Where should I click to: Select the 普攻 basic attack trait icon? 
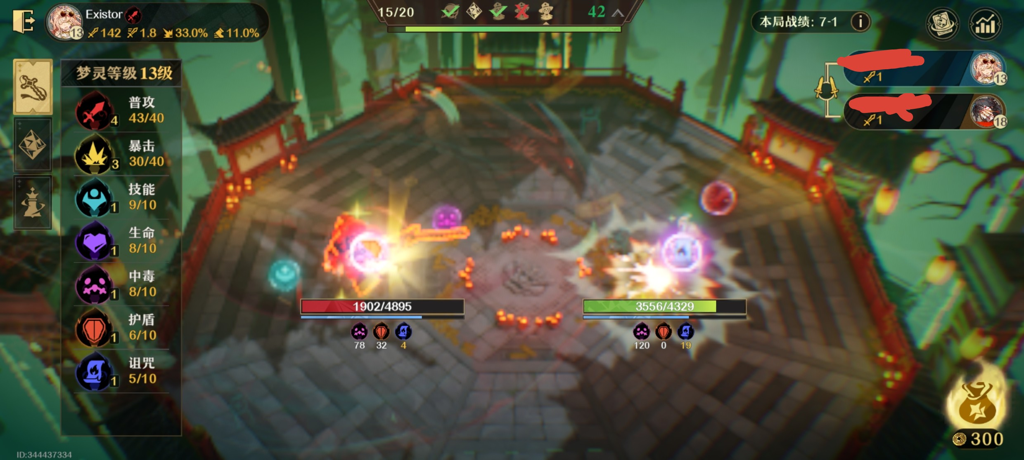click(x=94, y=110)
